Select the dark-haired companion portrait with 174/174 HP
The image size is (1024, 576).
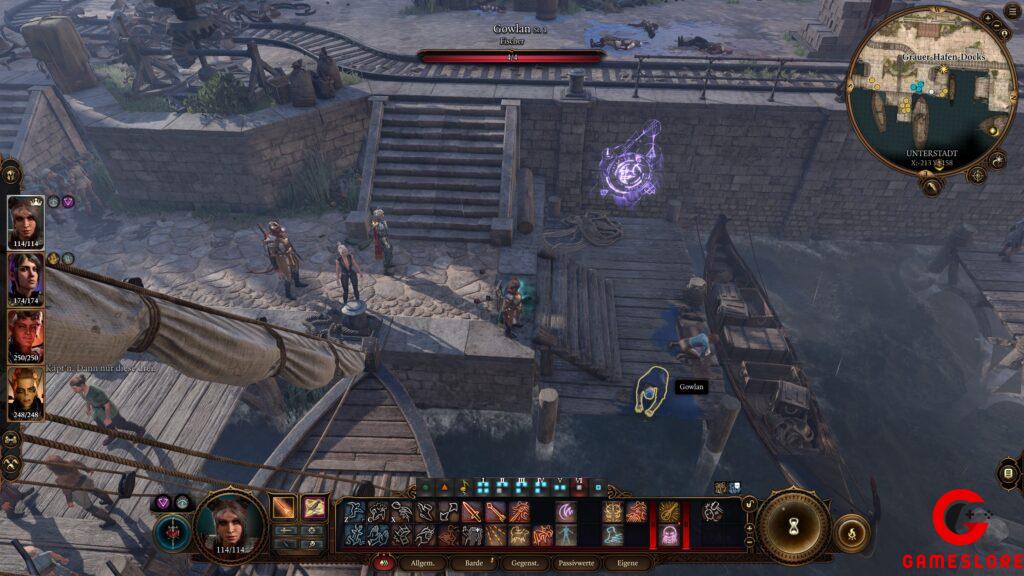pyautogui.click(x=26, y=278)
